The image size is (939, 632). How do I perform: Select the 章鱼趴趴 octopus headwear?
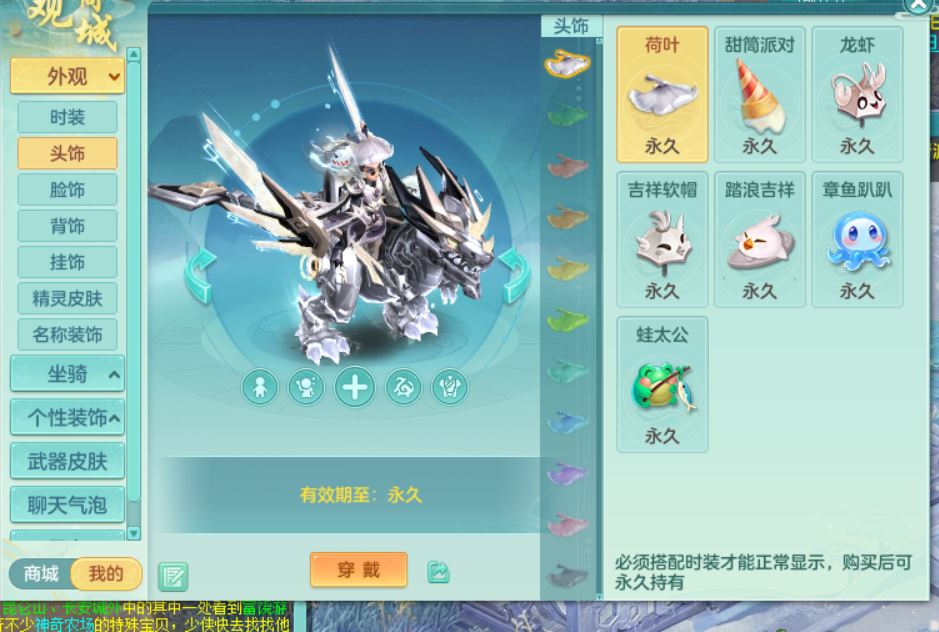(857, 240)
